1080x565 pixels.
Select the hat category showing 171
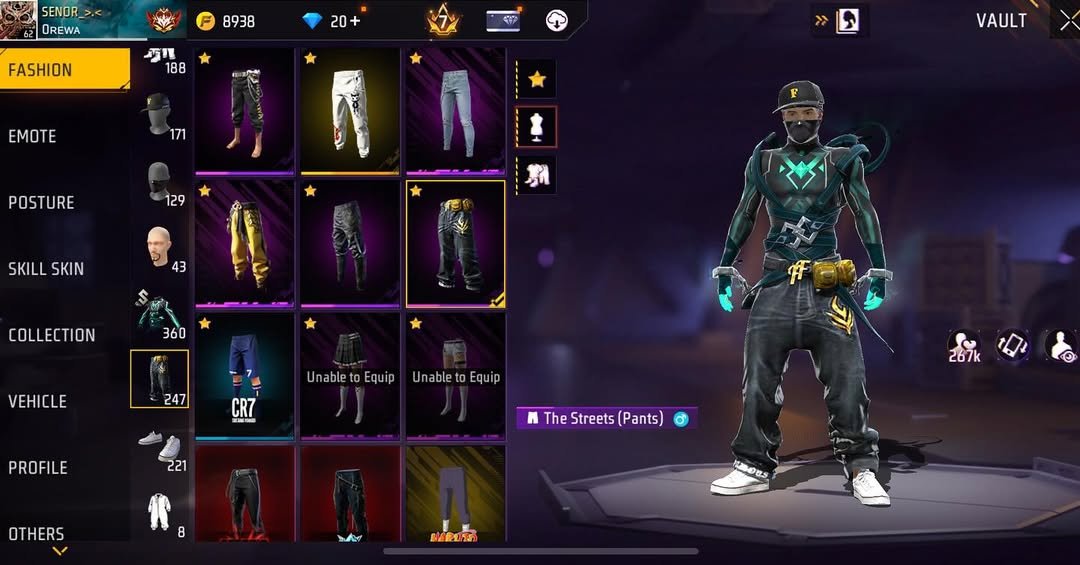[x=160, y=116]
